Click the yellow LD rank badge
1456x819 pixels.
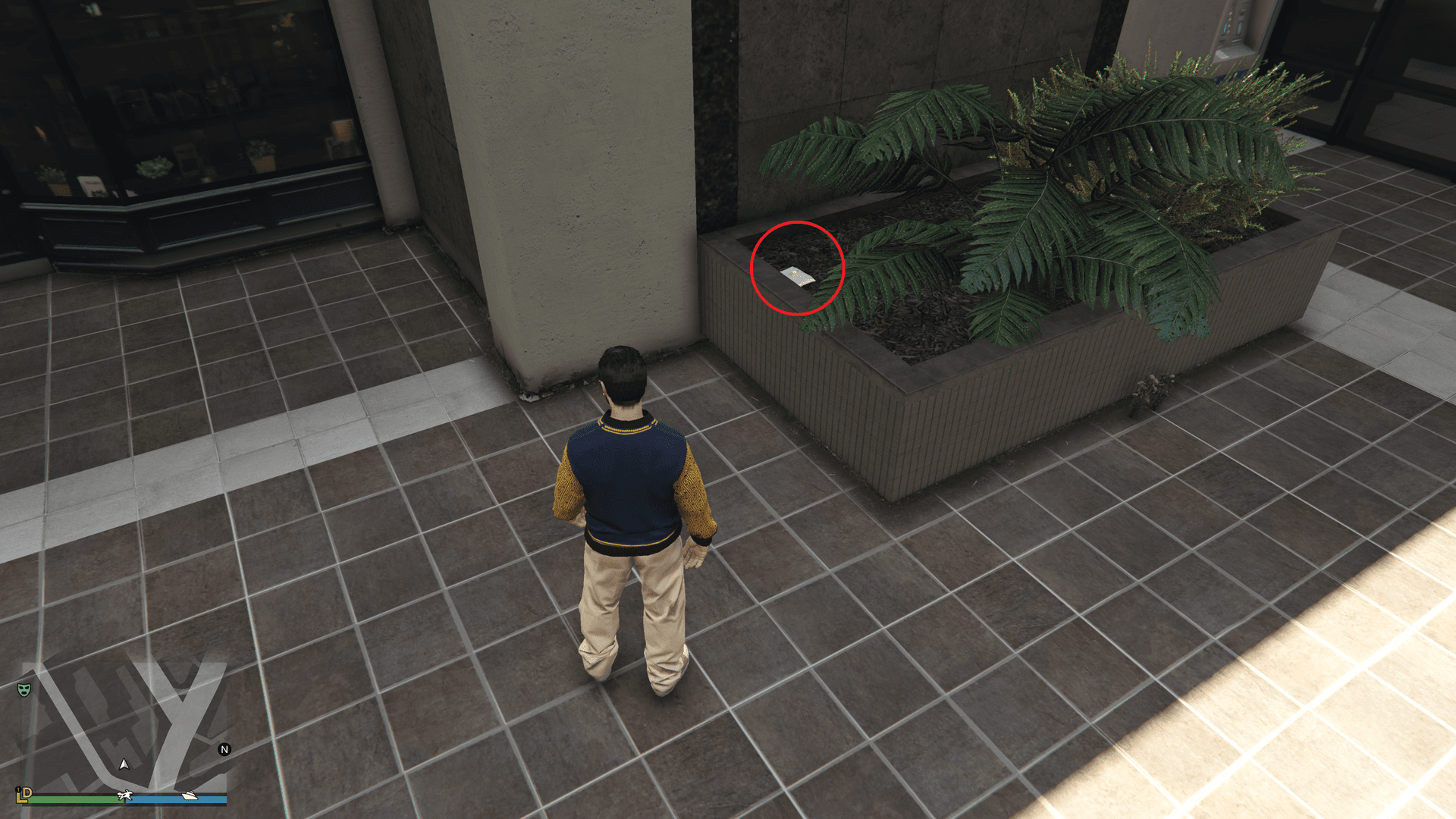point(24,794)
